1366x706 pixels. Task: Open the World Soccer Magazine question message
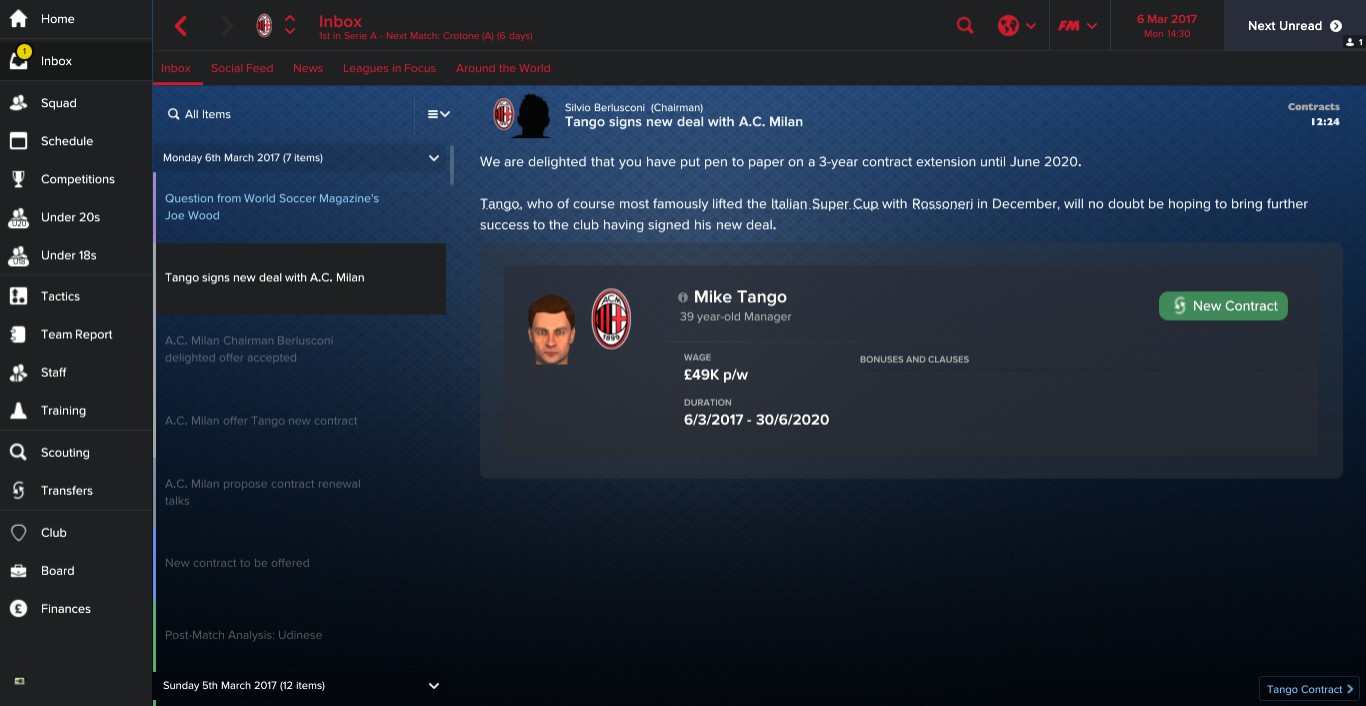272,207
